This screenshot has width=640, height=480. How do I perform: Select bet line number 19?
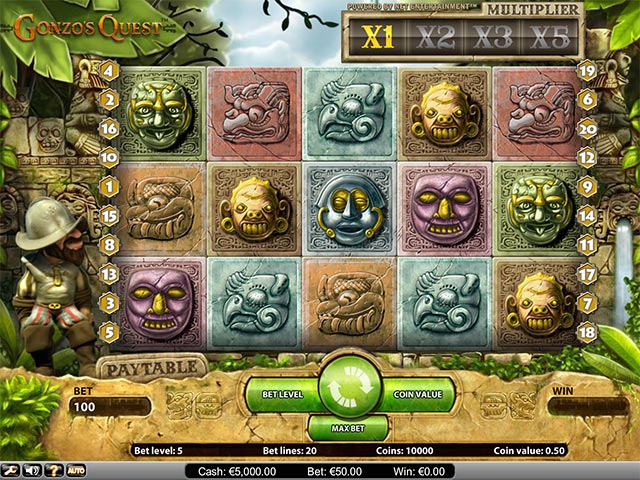point(587,71)
